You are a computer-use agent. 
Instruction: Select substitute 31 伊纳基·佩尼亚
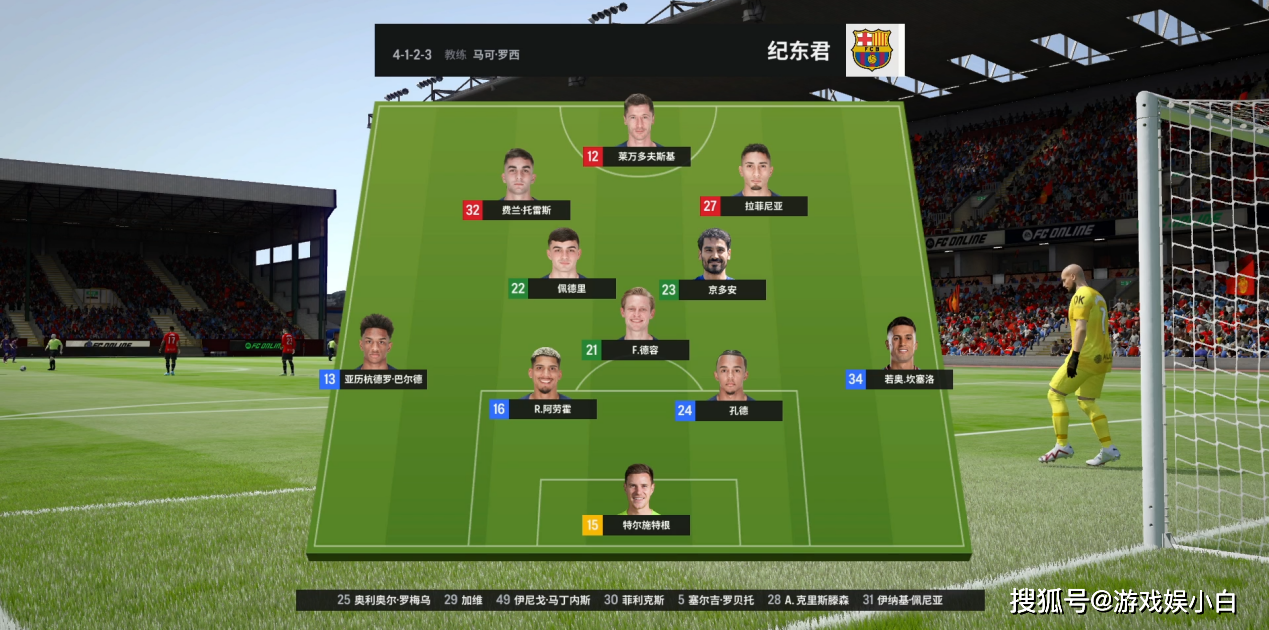[x=902, y=601]
